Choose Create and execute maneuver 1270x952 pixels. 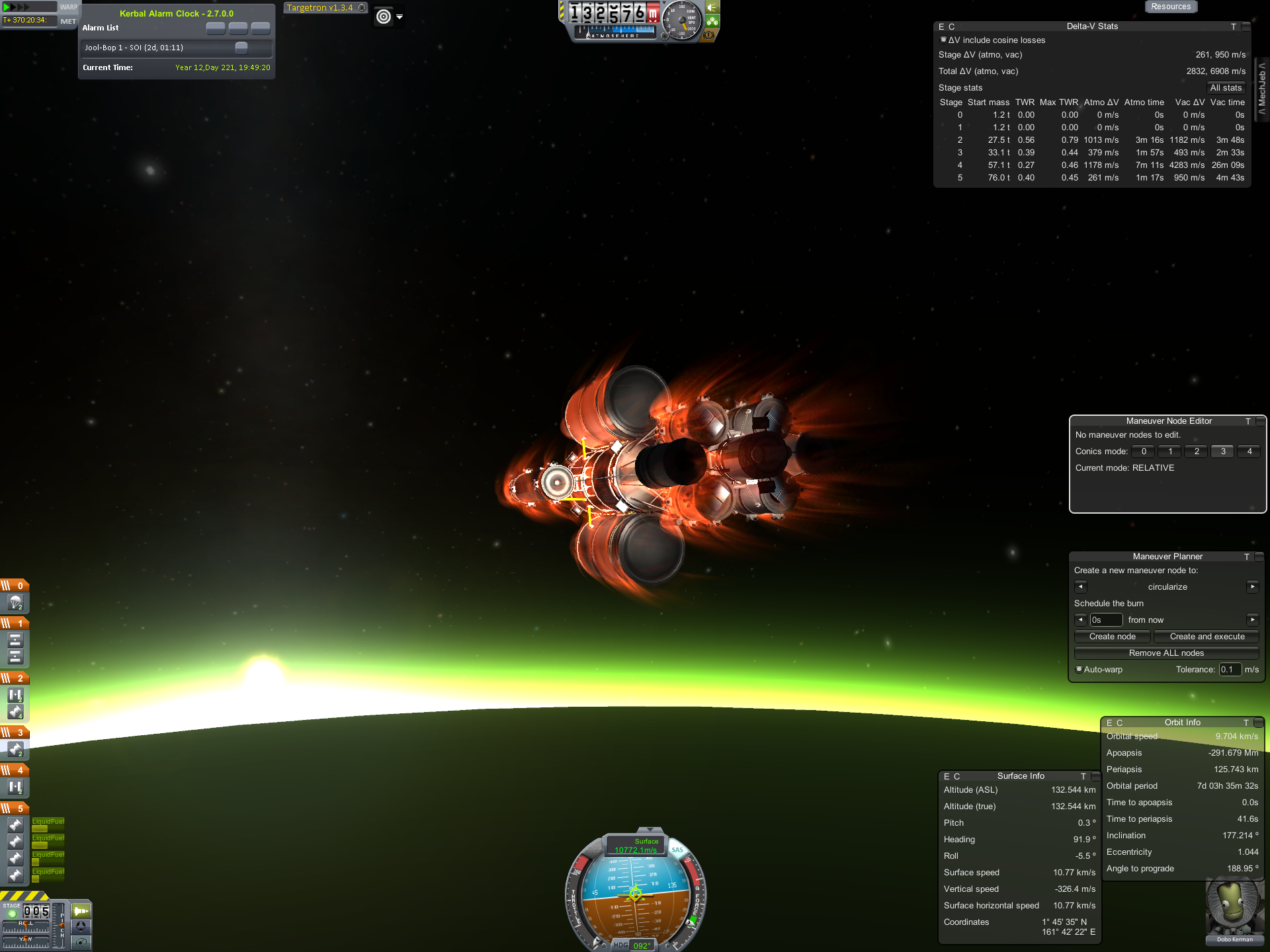[1206, 637]
